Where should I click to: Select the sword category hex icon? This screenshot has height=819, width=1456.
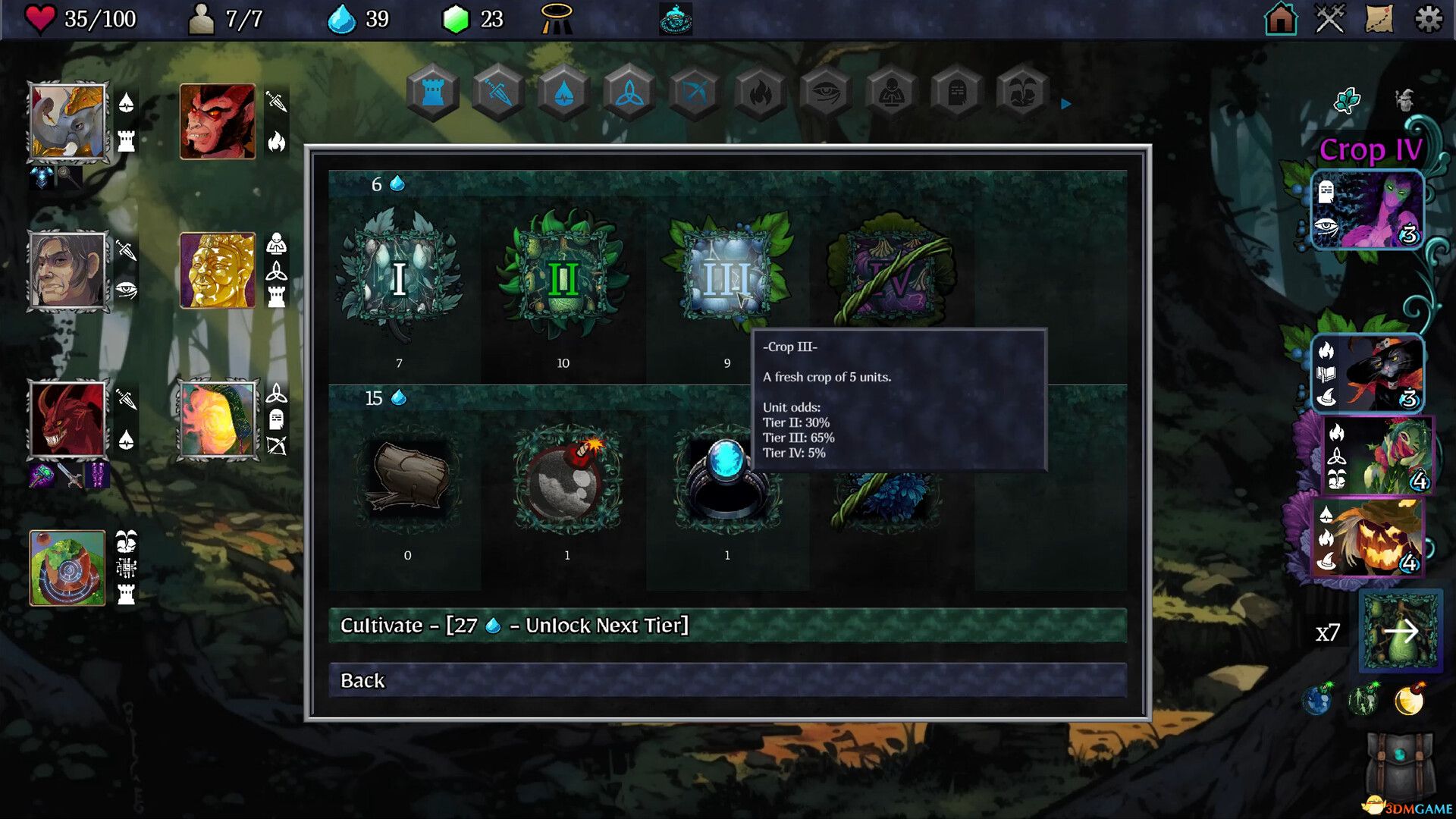point(497,92)
